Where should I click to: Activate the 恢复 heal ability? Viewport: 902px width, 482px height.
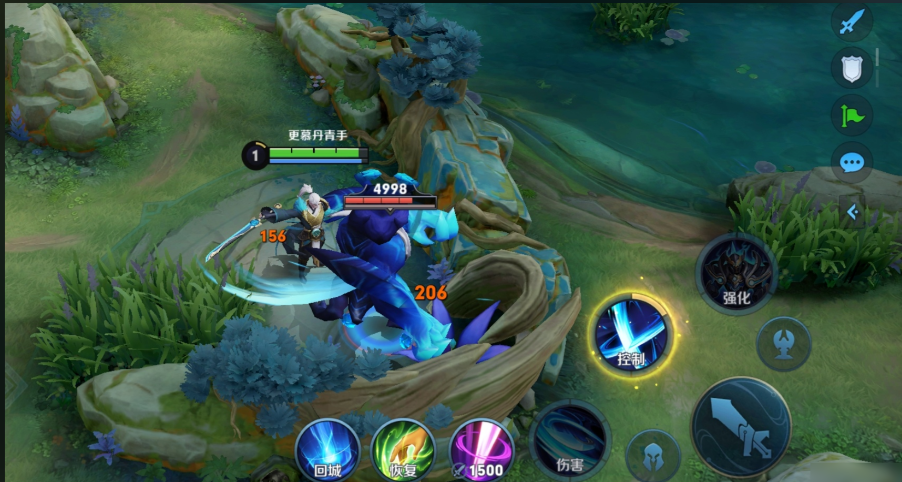coord(402,446)
